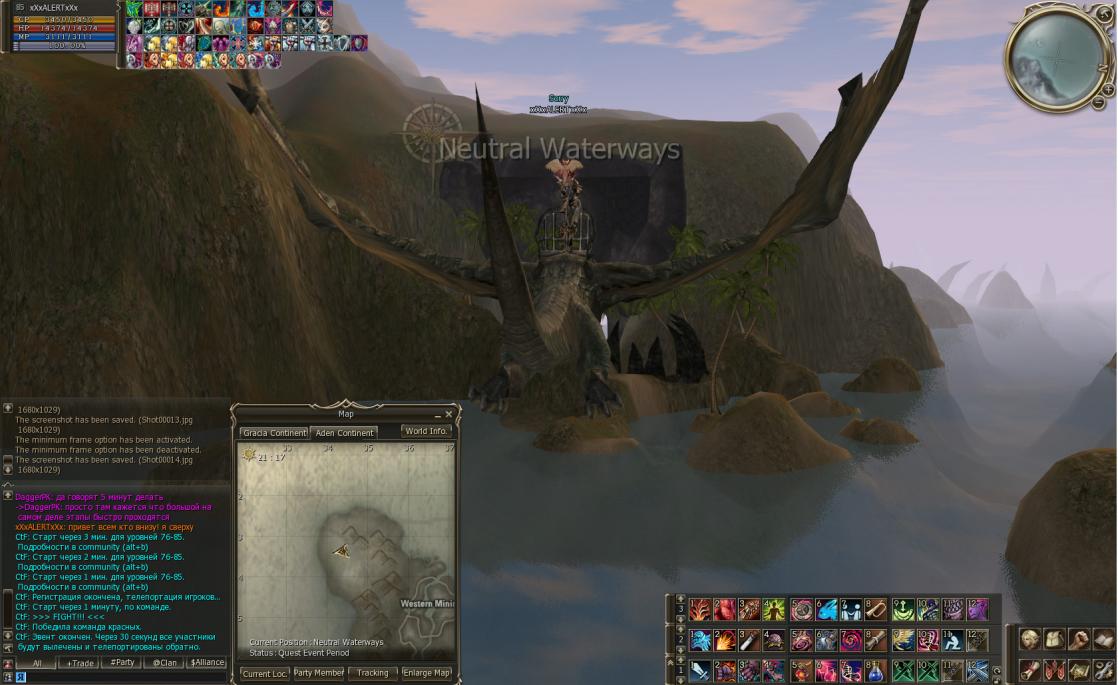Zoom in the radar minimap
Screen dimensions: 1118x685
[x=1108, y=90]
